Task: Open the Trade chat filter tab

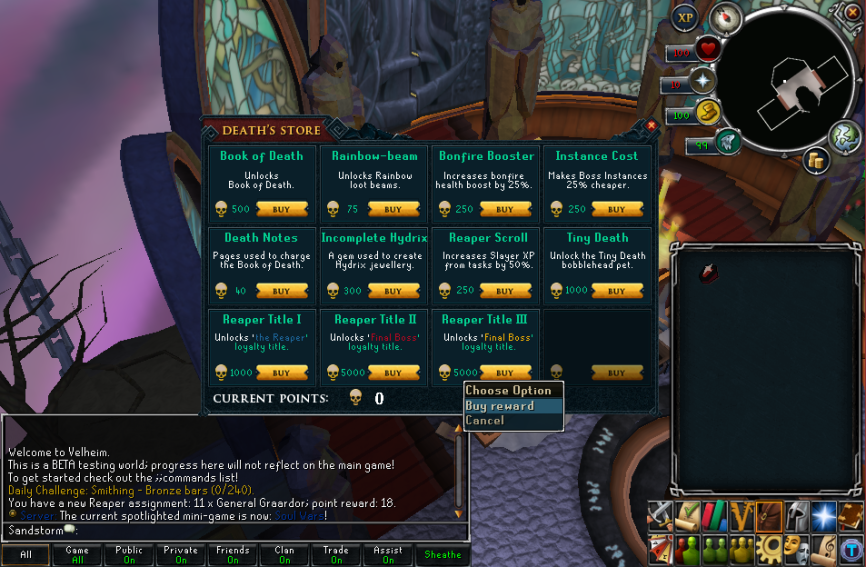Action: 336,555
